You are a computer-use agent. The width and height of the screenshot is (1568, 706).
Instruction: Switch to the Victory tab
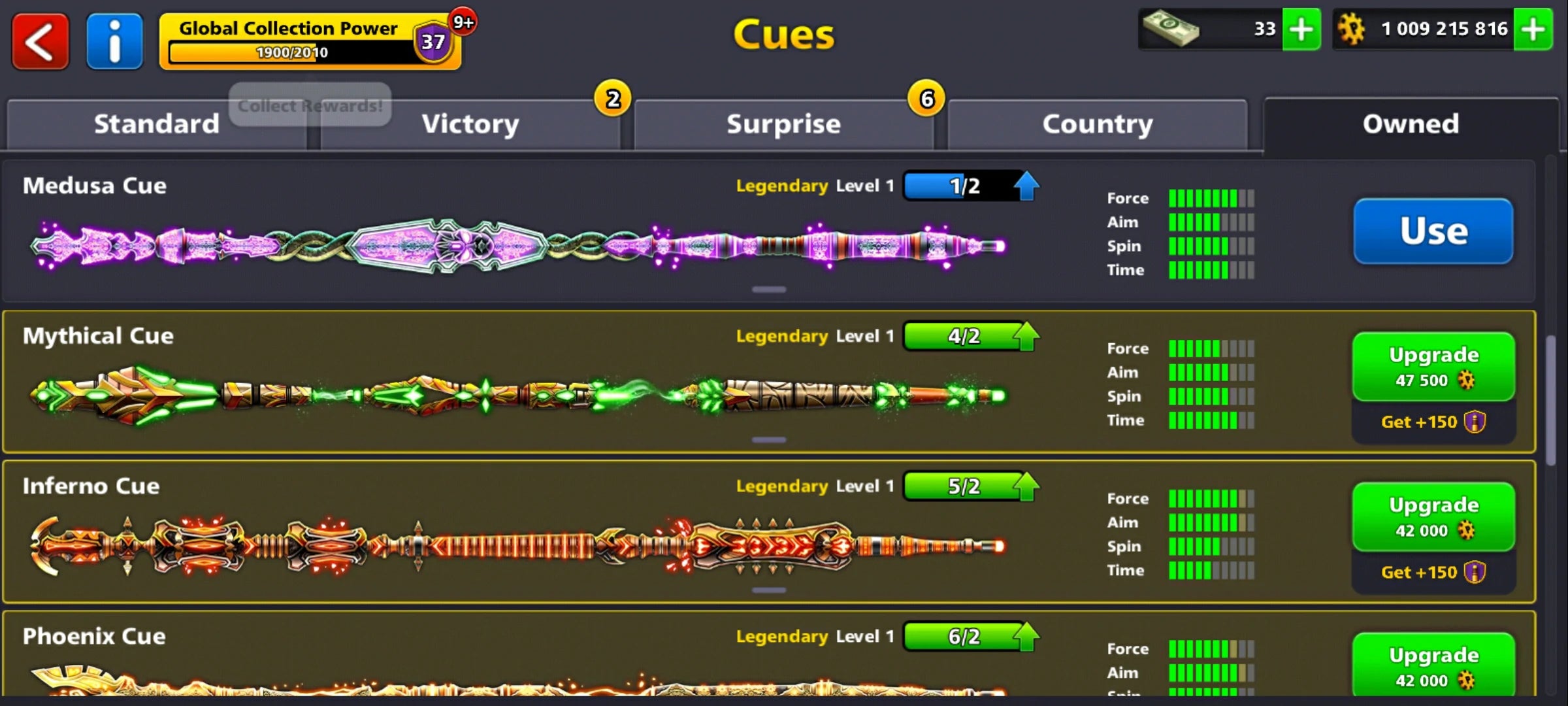pyautogui.click(x=470, y=124)
